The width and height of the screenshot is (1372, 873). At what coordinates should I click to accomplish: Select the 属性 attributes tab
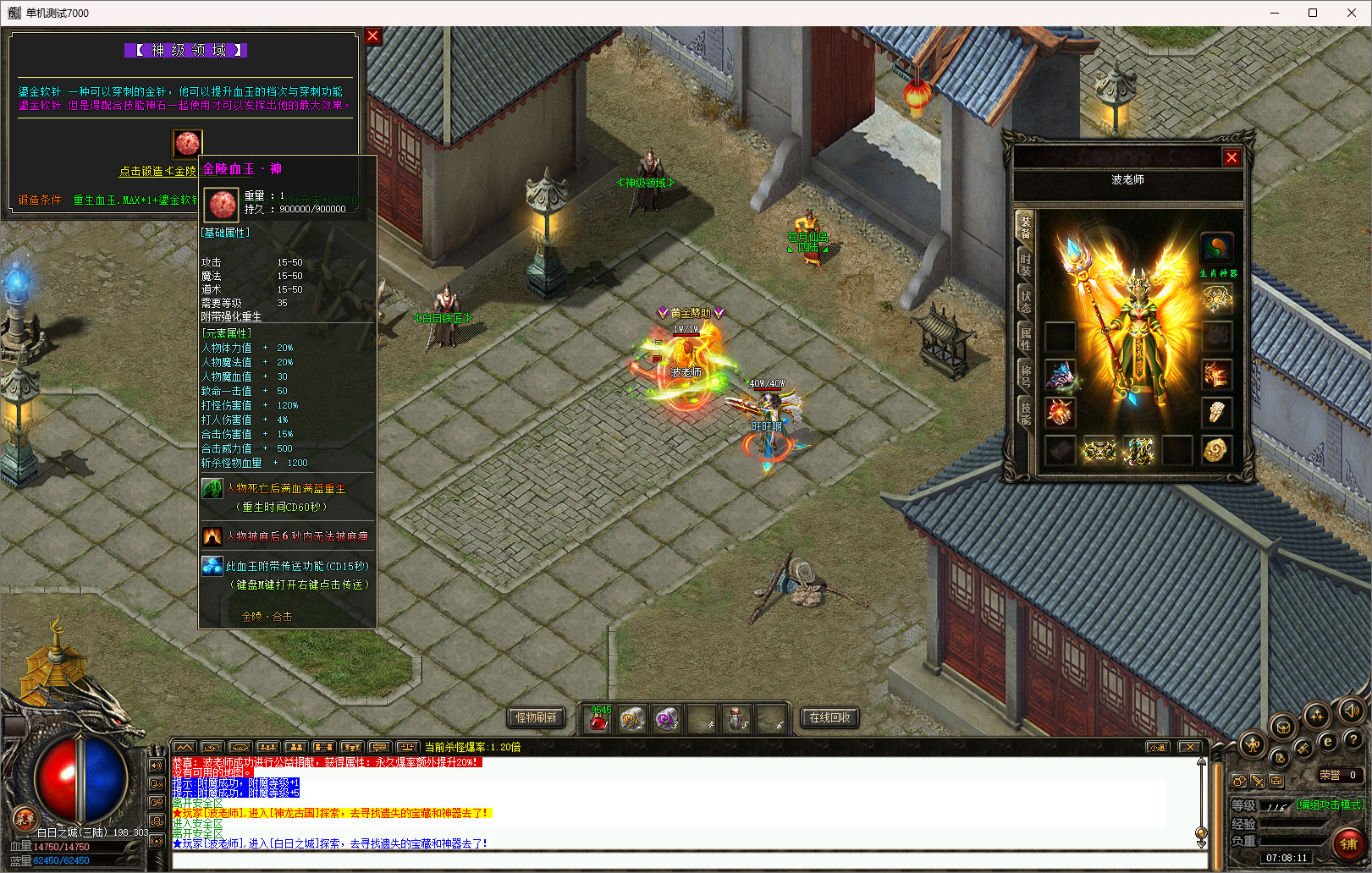click(1025, 338)
